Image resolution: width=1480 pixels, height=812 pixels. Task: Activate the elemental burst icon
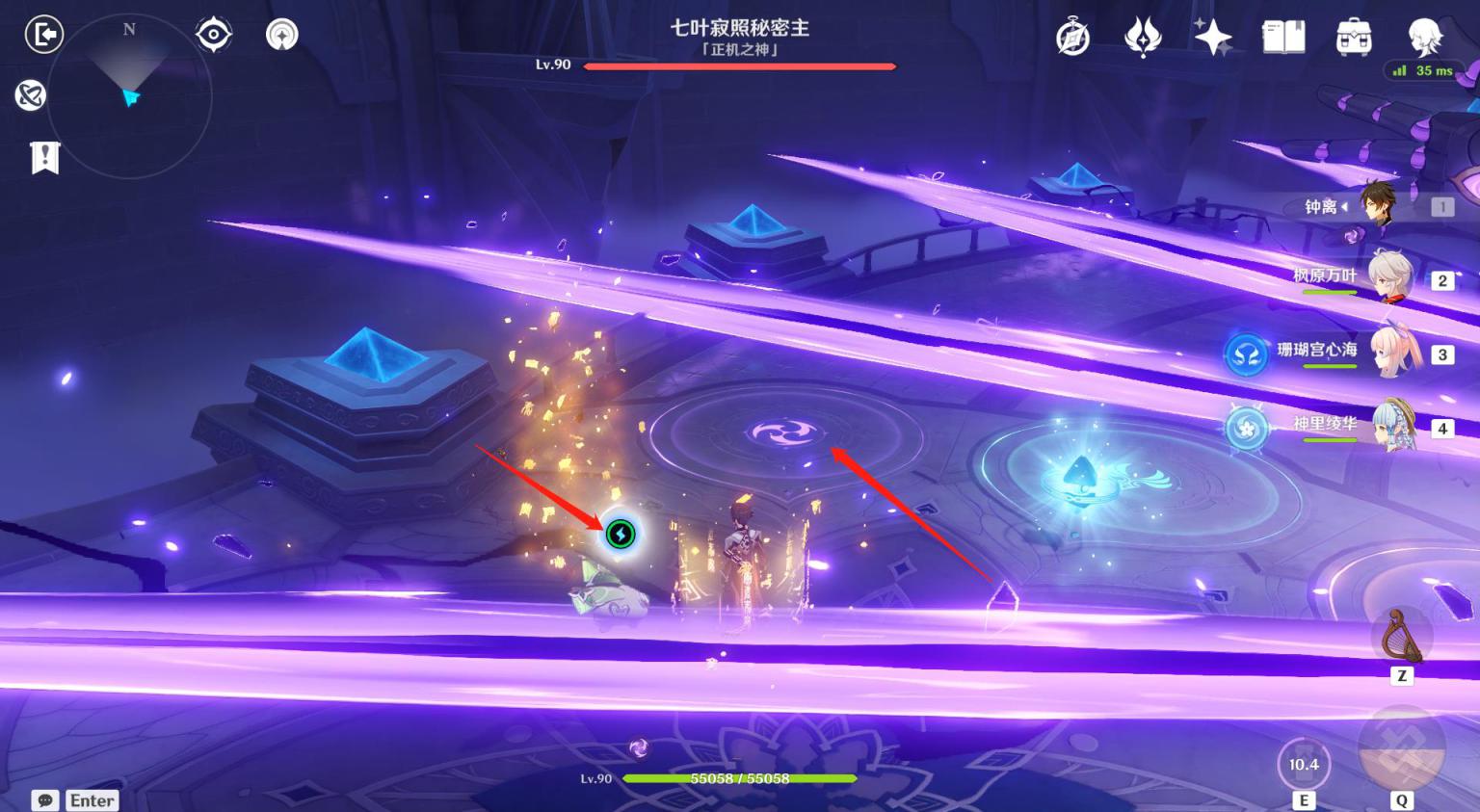pos(1401,751)
